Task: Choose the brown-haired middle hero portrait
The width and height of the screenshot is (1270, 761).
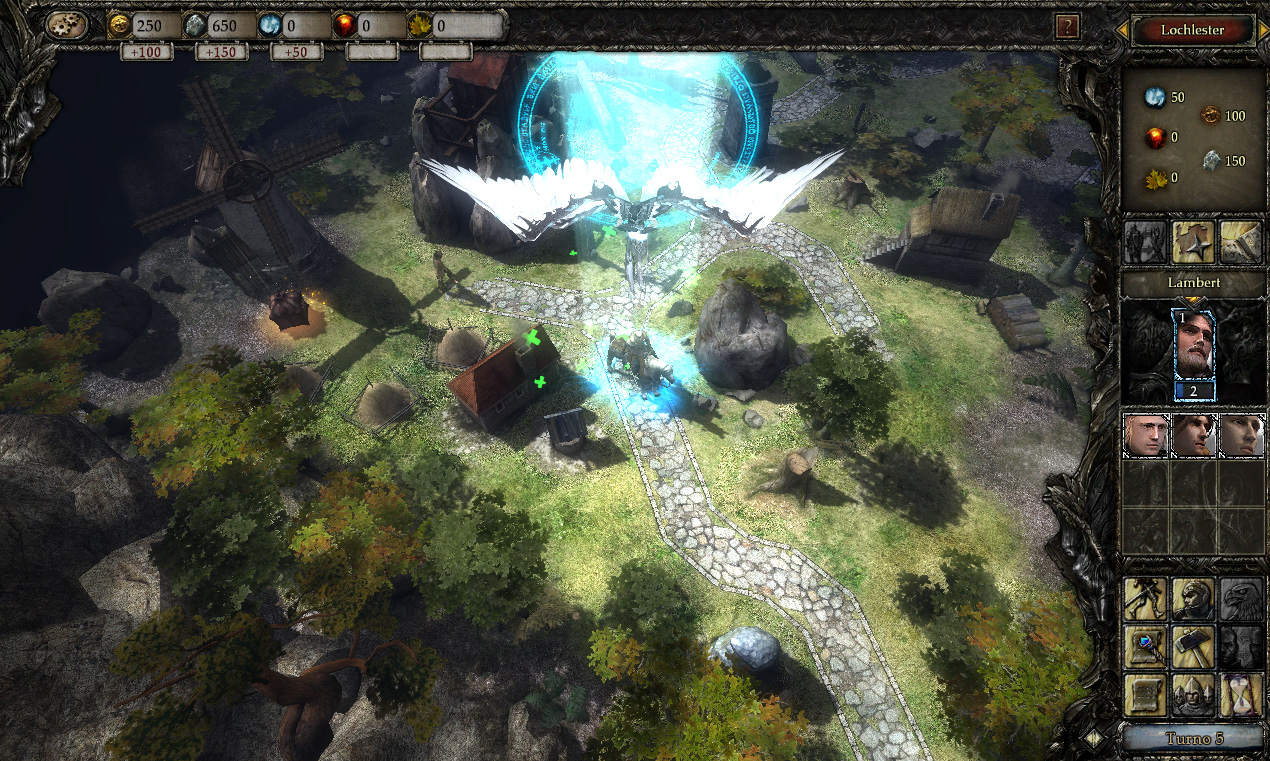Action: (x=1193, y=436)
